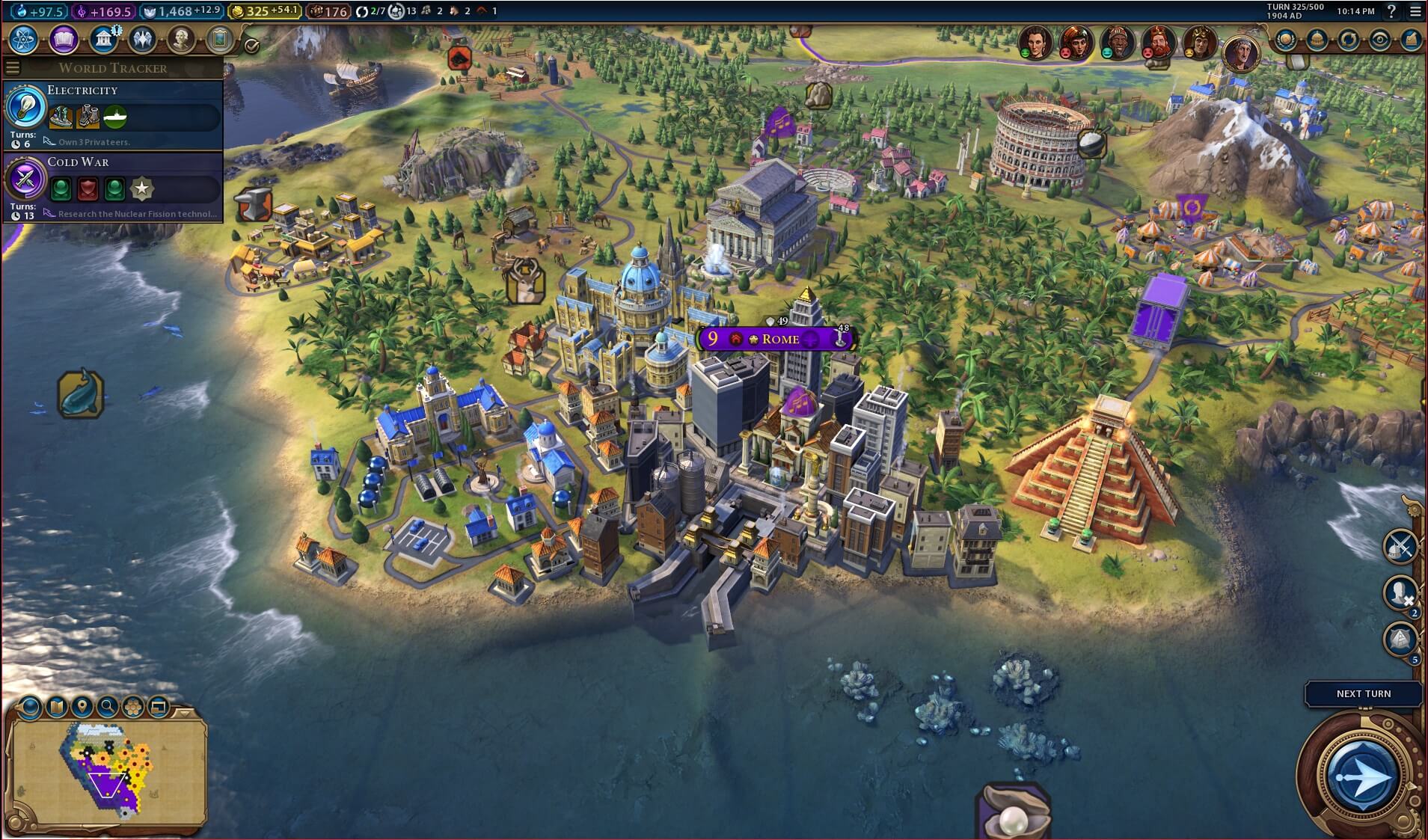The image size is (1428, 840).
Task: Open the Civics Tree book icon
Action: [64, 39]
